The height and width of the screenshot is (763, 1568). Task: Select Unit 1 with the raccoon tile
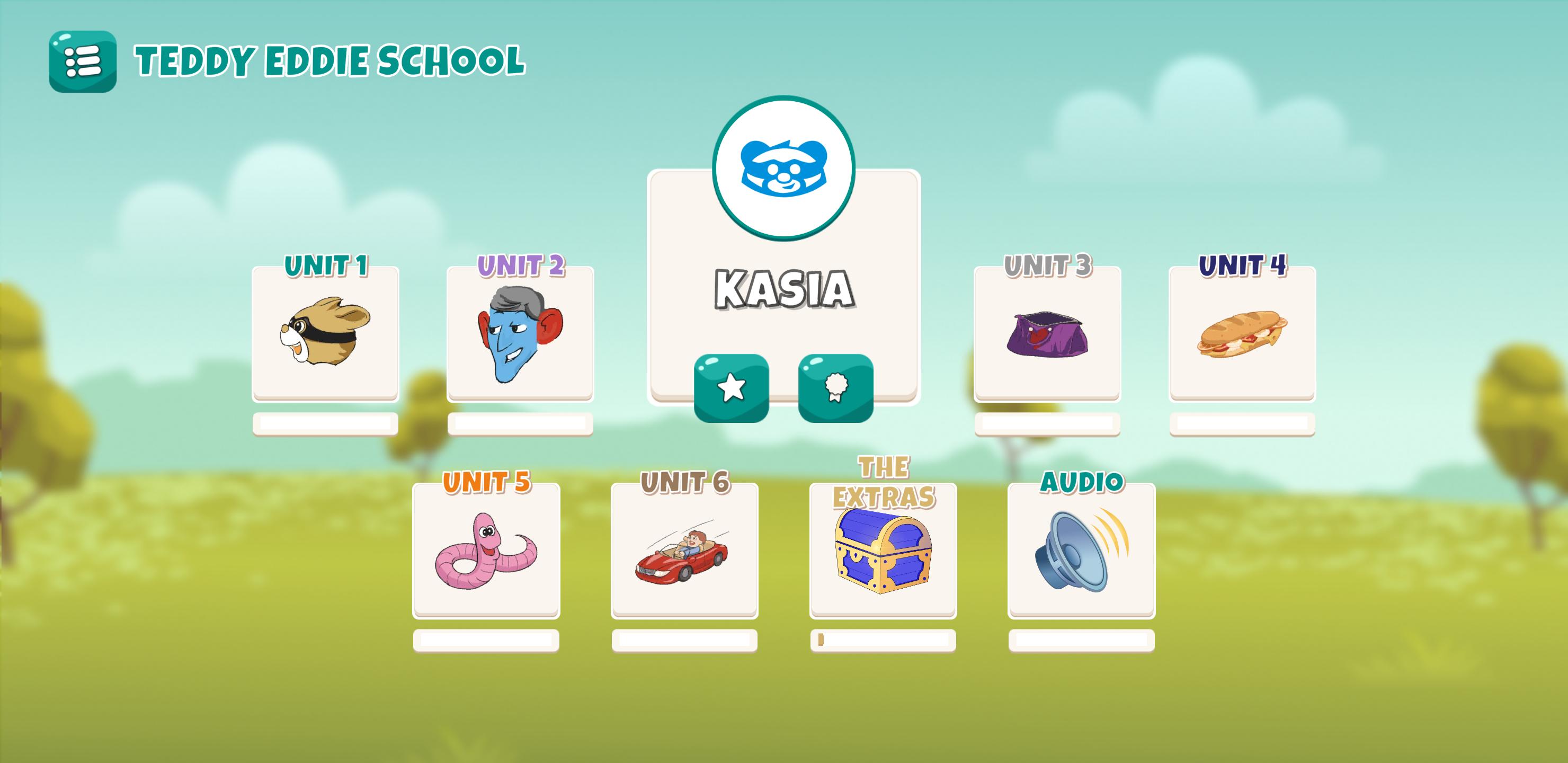pos(326,333)
